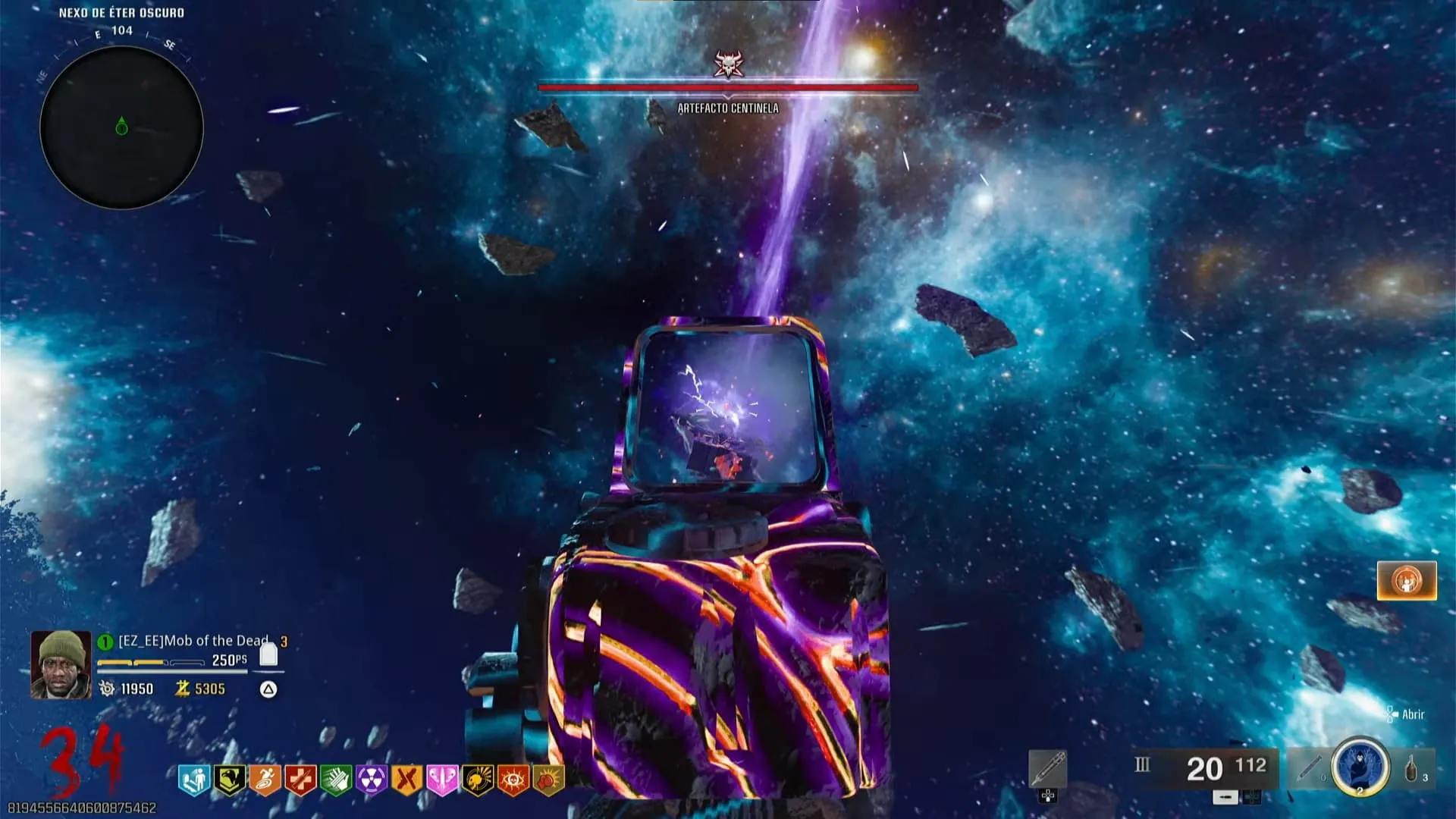The image size is (1456, 819).
Task: Select the tactical syringe equipment slot
Action: (x=1308, y=767)
